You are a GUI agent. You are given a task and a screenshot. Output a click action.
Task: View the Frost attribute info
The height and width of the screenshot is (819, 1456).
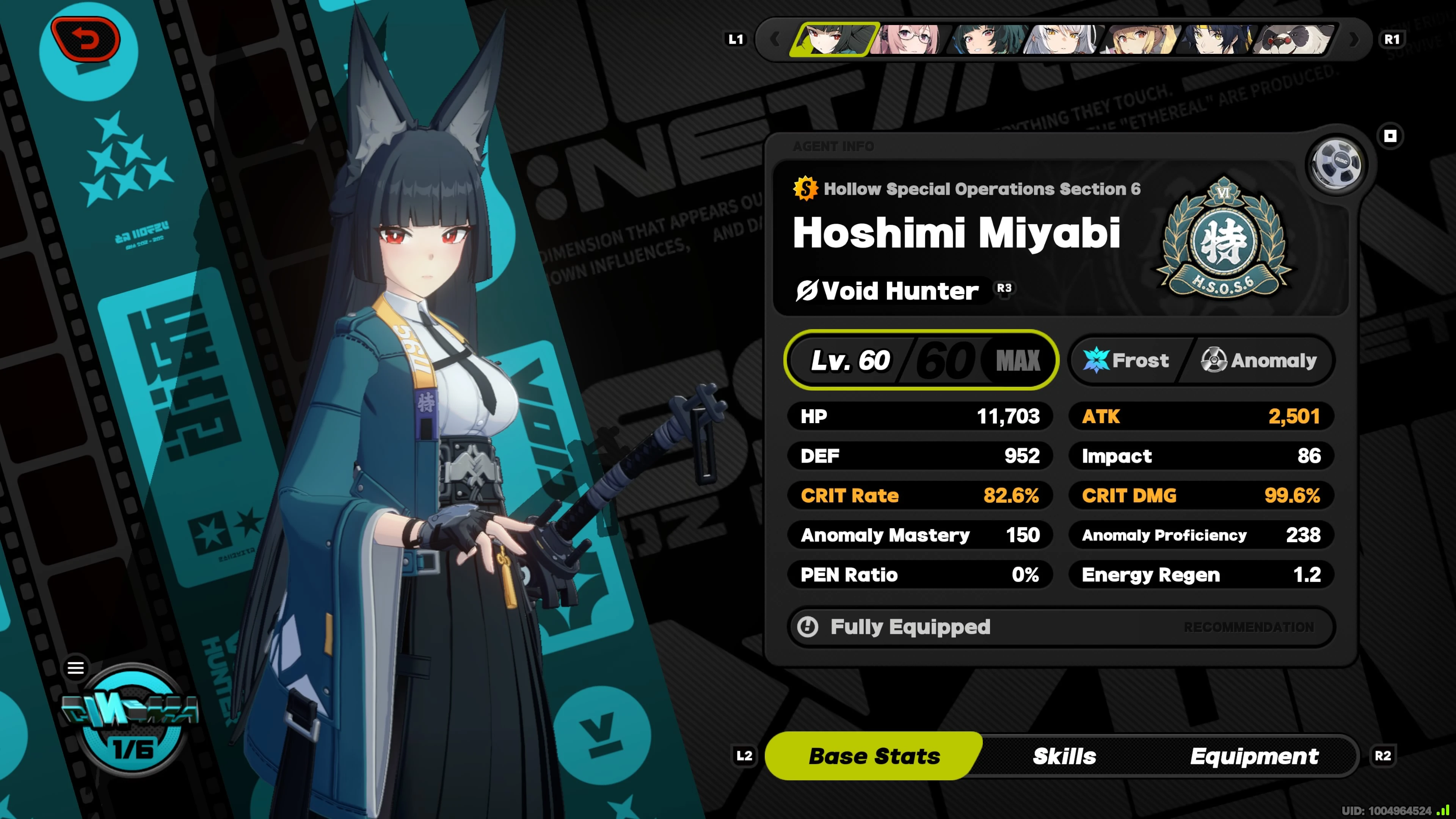[x=1127, y=360]
